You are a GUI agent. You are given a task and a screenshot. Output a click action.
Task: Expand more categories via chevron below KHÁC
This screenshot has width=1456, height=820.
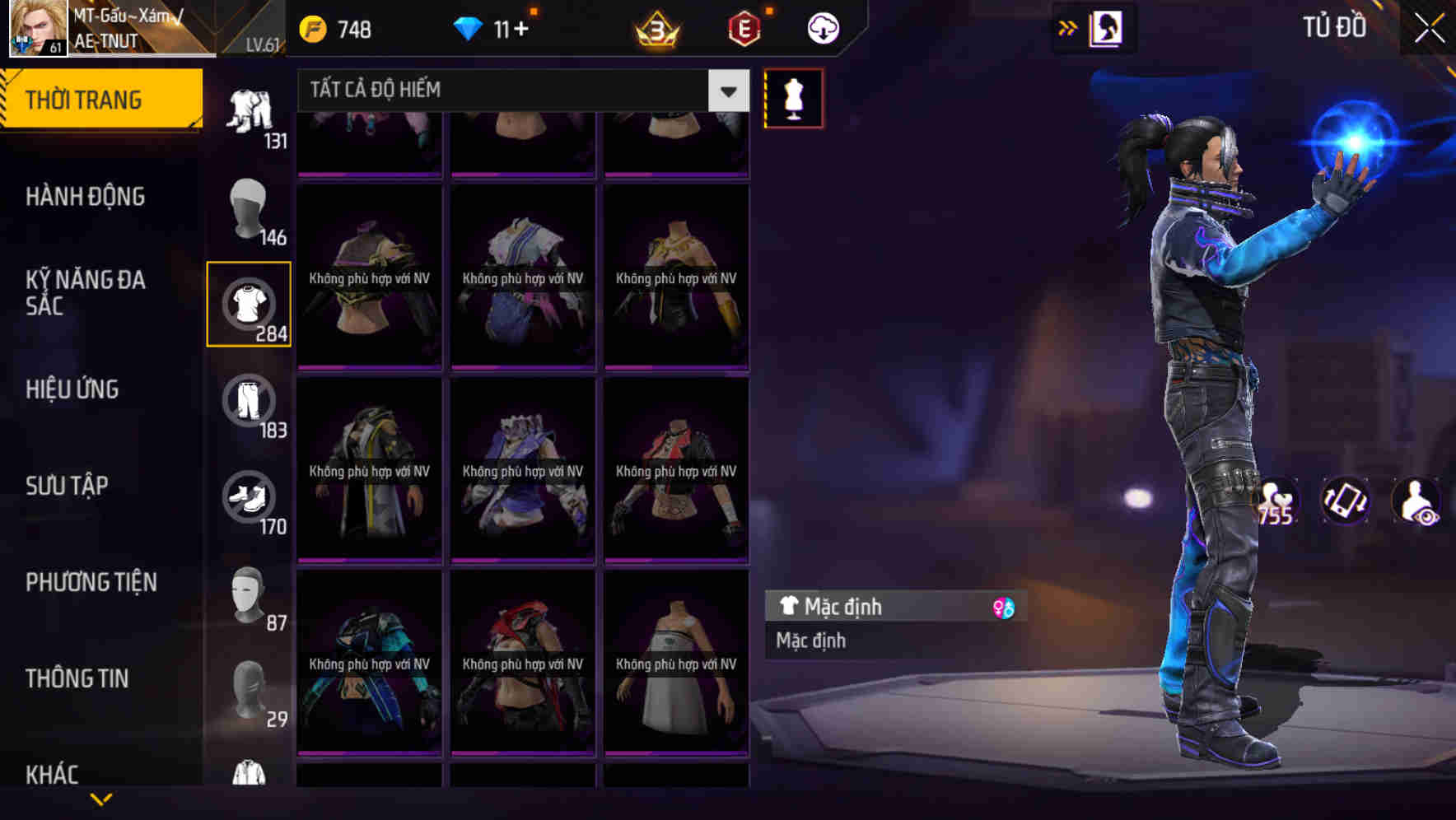[x=101, y=799]
